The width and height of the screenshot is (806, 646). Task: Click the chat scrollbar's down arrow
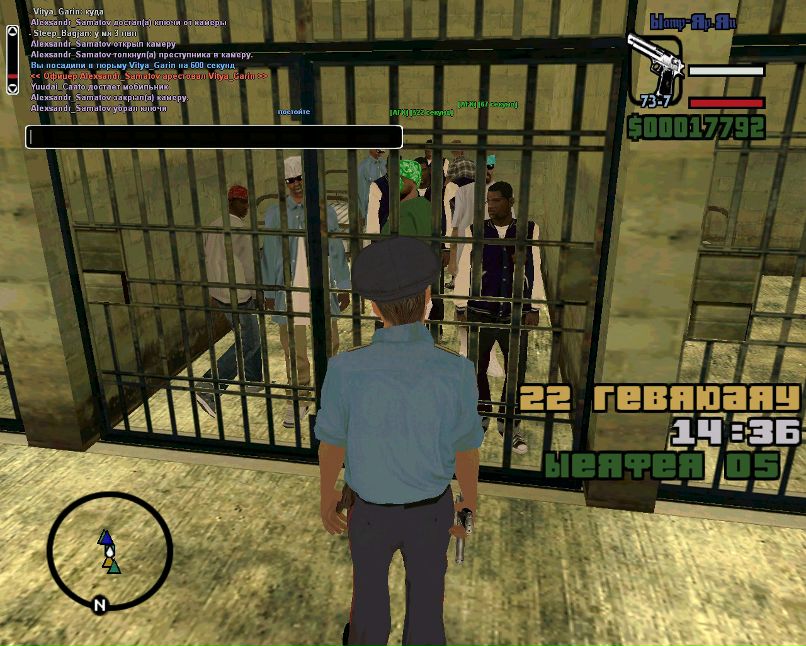coord(12,88)
